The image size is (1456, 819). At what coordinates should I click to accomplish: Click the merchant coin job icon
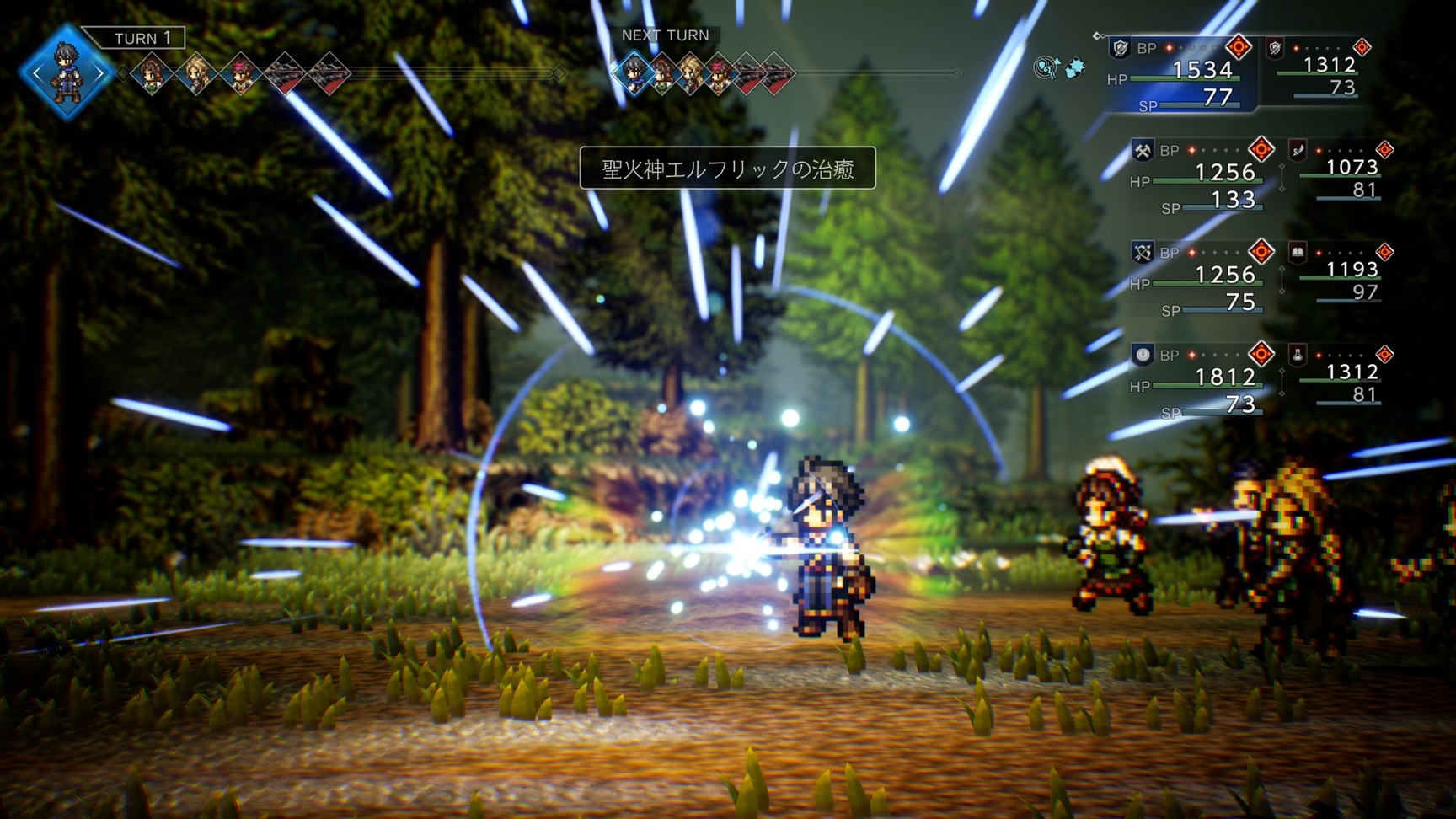click(1142, 355)
